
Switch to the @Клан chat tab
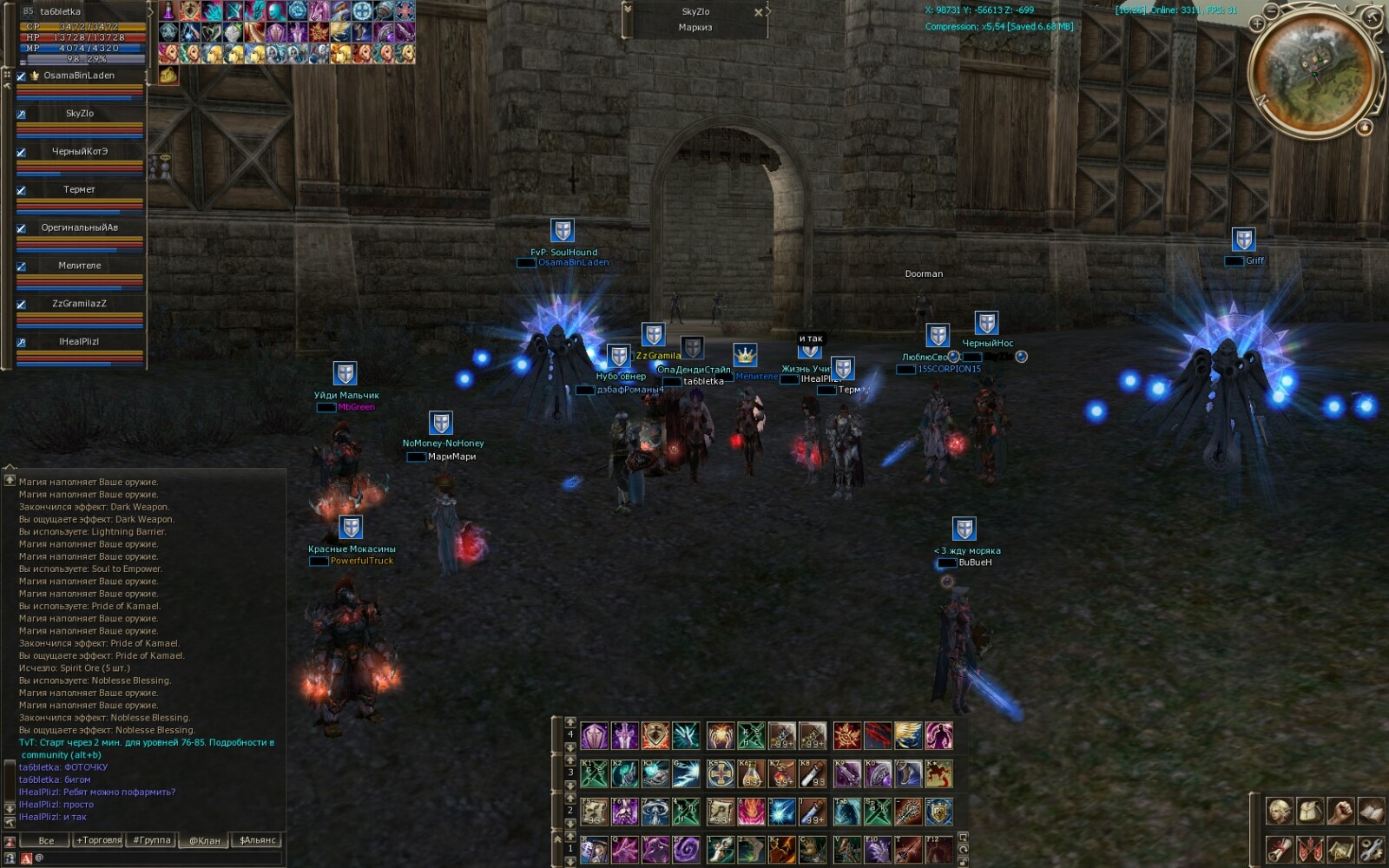coord(205,840)
